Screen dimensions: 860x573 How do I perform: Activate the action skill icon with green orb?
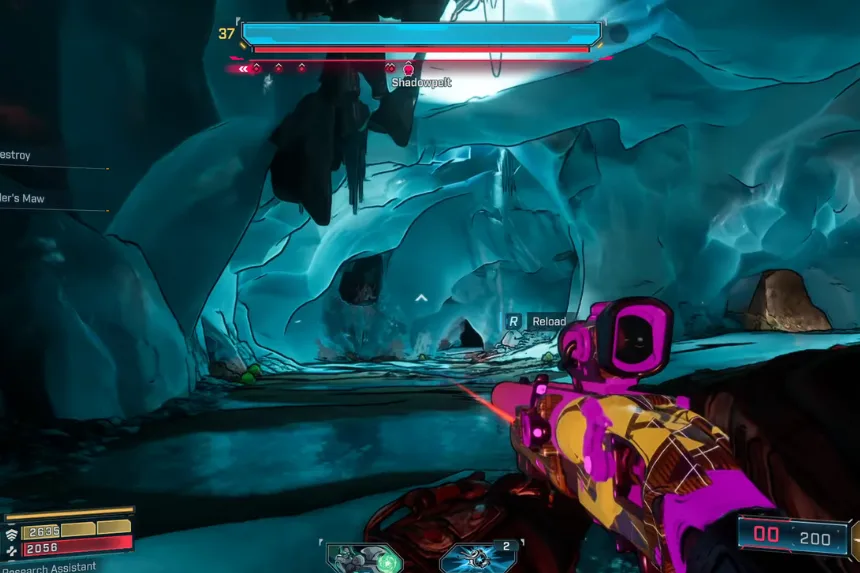point(364,558)
